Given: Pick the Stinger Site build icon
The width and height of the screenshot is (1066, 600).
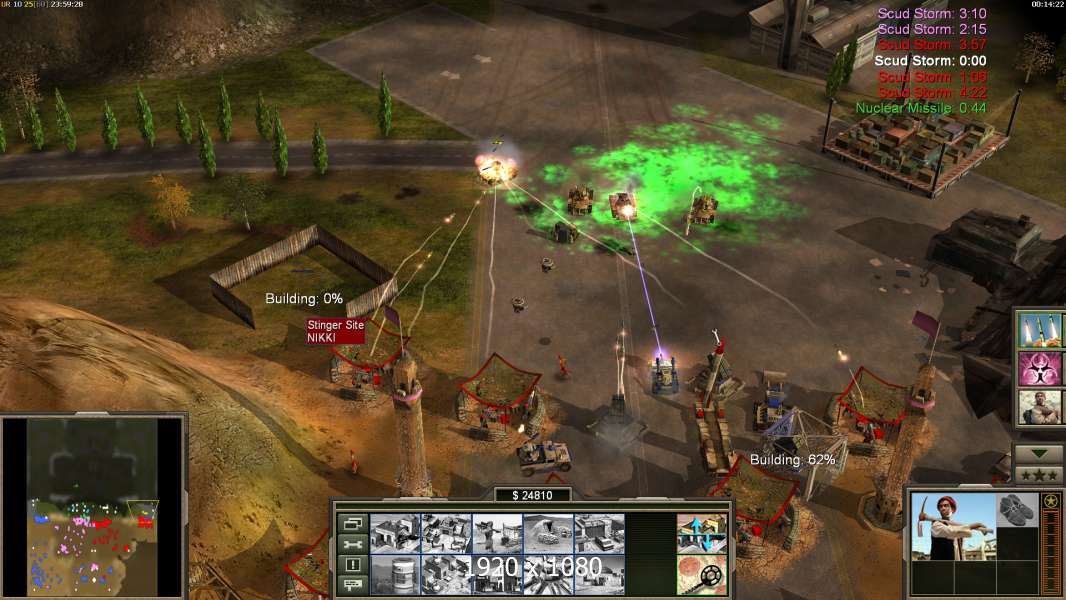Looking at the screenshot, I should pos(497,534).
